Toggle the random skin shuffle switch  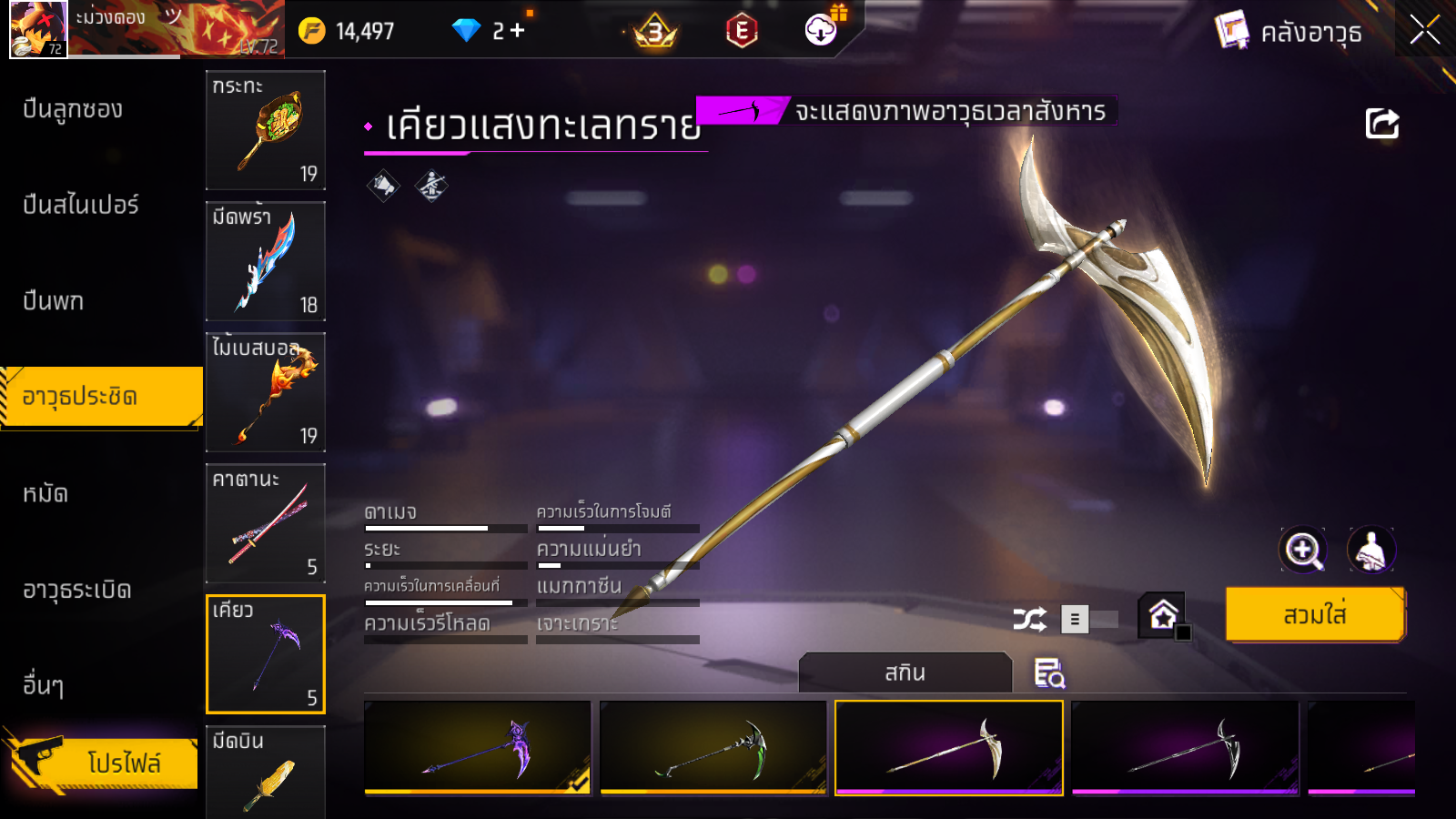[x=1089, y=620]
